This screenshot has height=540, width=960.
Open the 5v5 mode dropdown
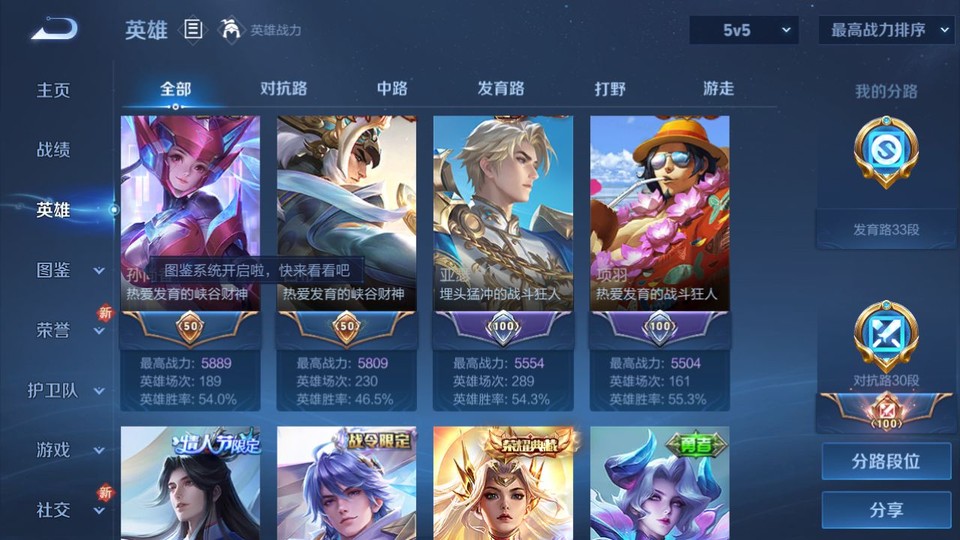click(x=744, y=30)
